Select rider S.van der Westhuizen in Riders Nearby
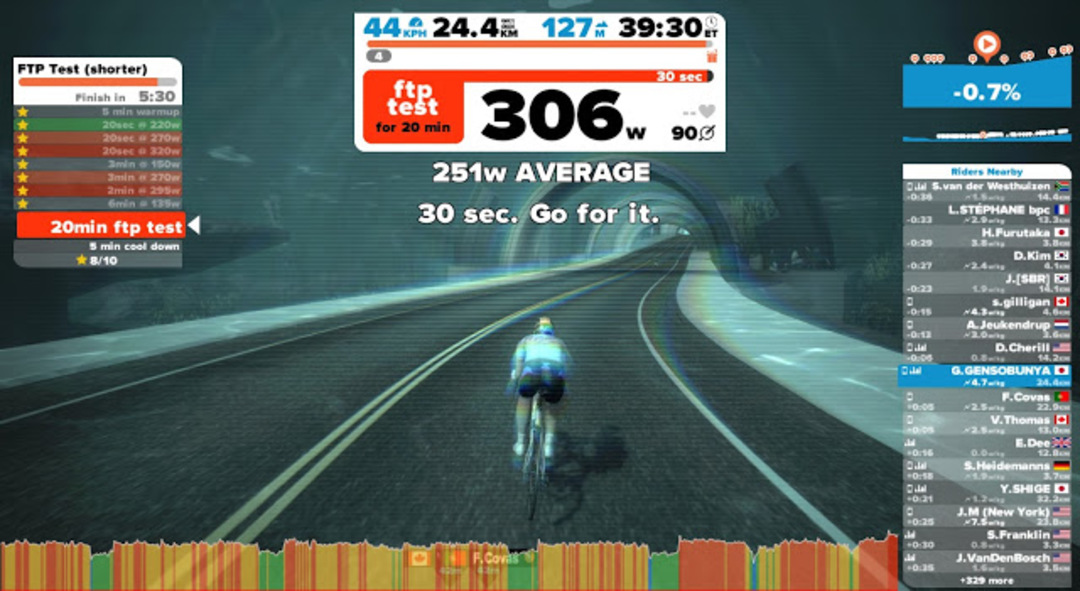This screenshot has width=1080, height=591. tap(986, 191)
